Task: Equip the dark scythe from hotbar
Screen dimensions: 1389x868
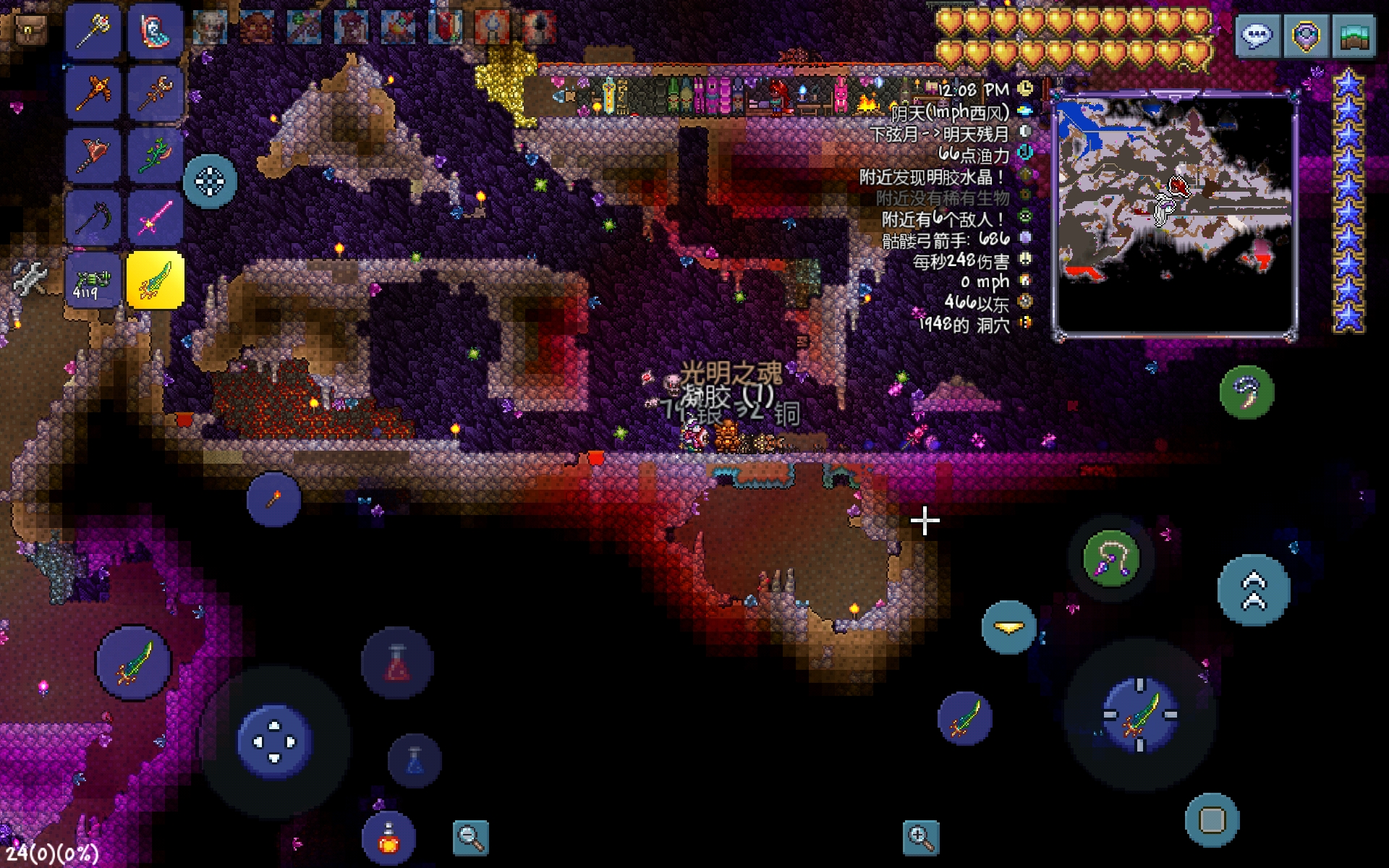Action: point(93,216)
